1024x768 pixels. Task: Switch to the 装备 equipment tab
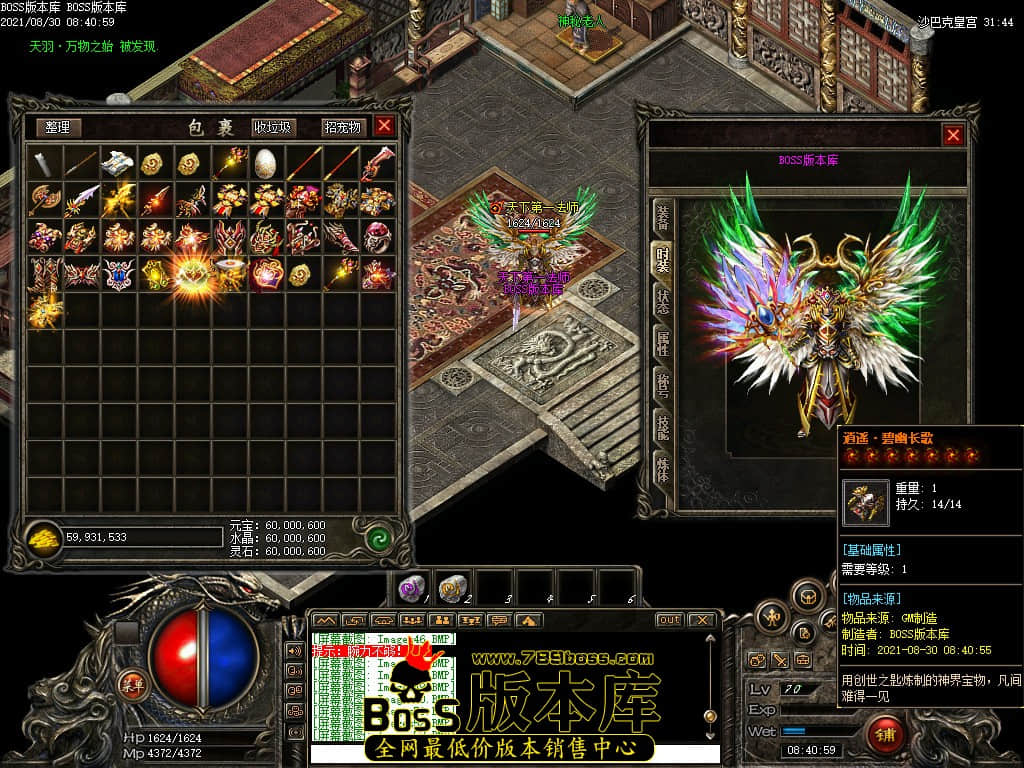click(x=662, y=216)
